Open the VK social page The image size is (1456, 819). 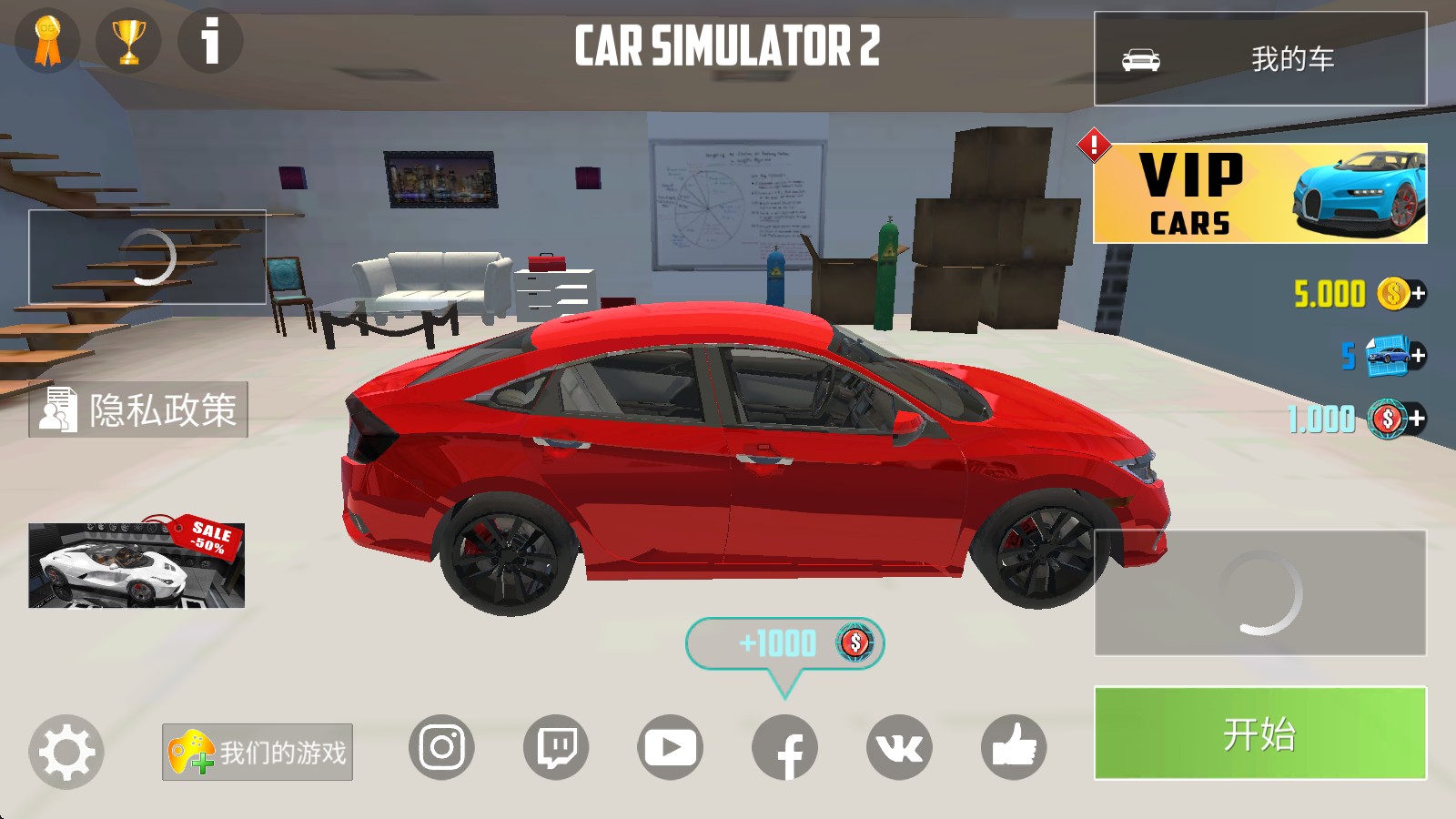pos(899,748)
